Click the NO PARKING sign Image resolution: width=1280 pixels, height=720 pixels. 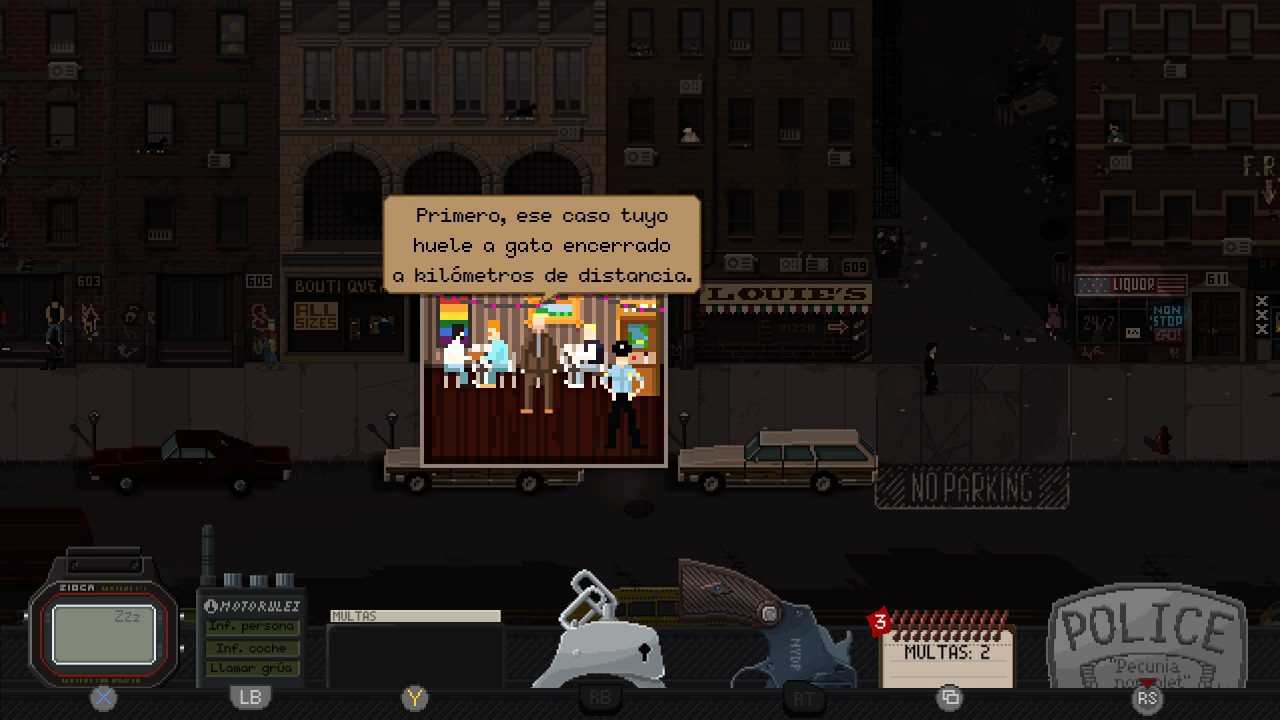click(970, 488)
